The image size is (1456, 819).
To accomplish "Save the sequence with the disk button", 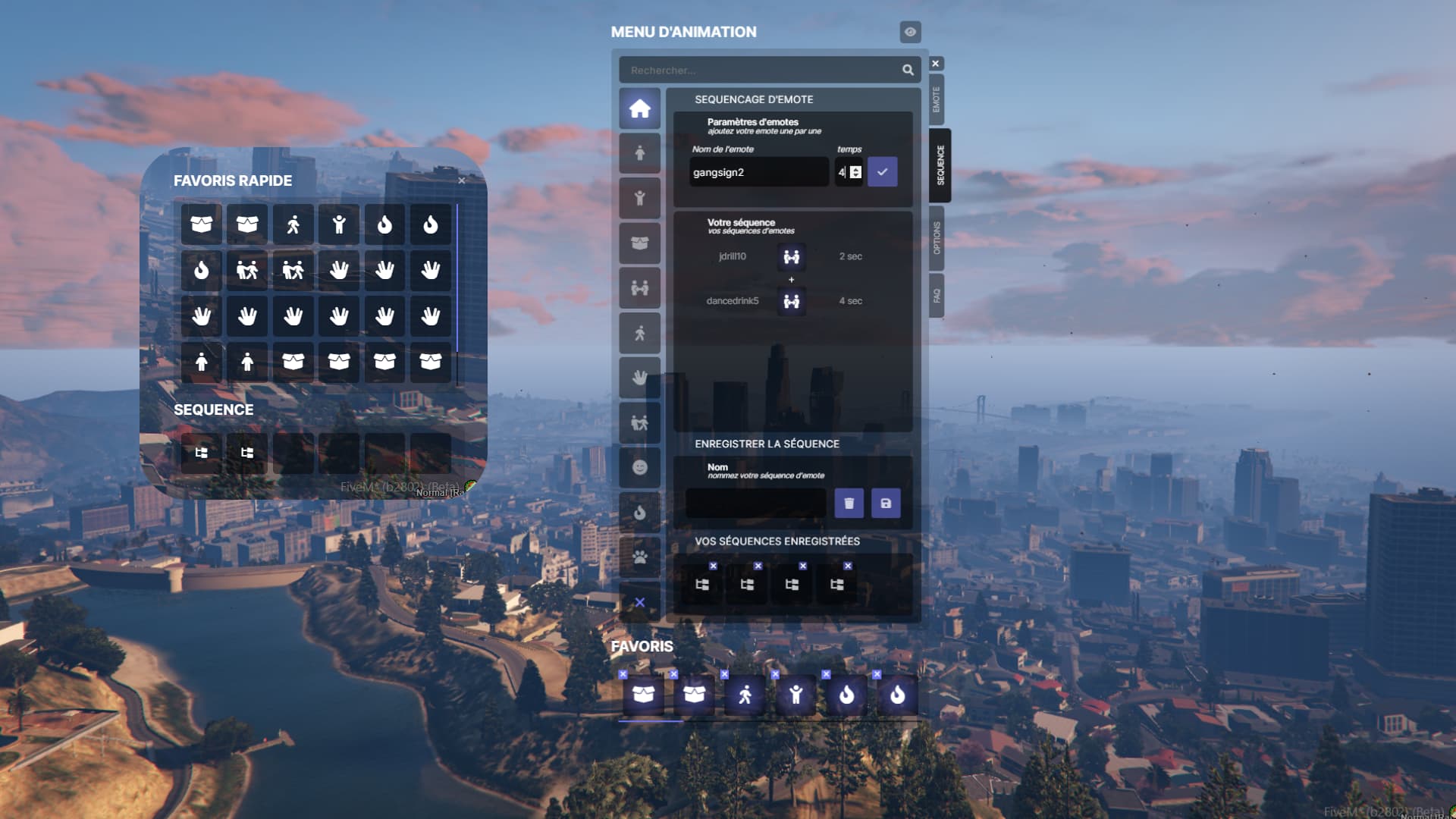I will [886, 503].
